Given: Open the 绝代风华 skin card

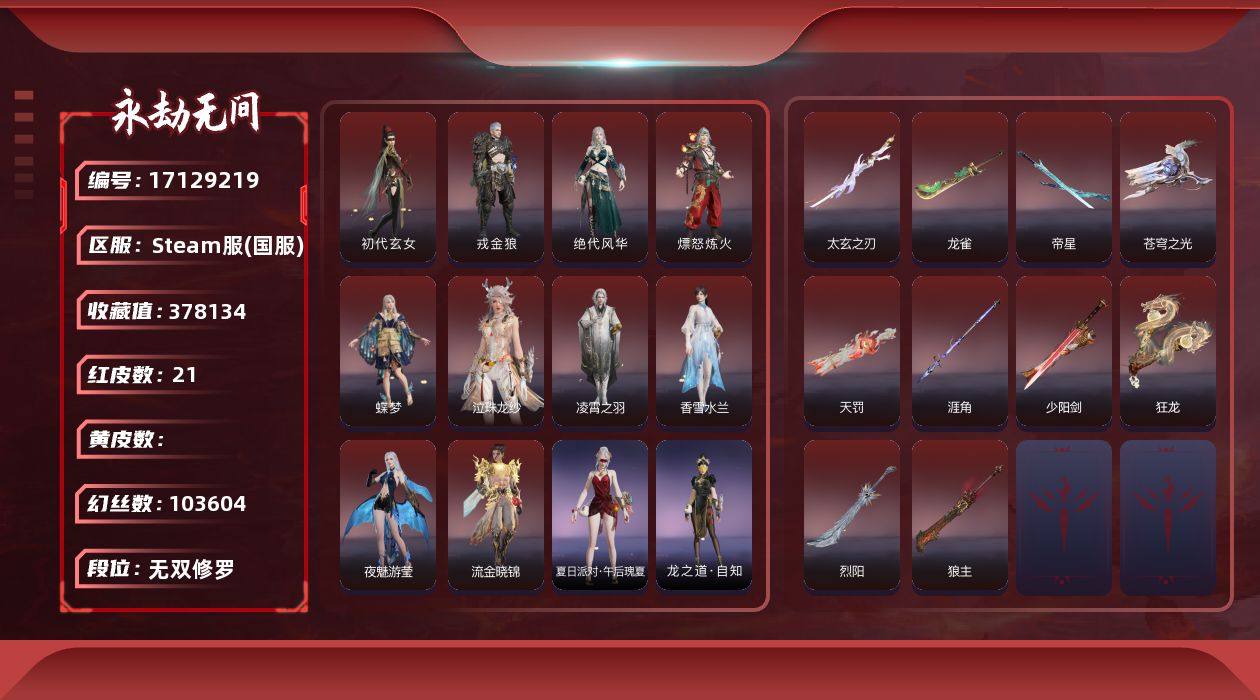Looking at the screenshot, I should click(x=600, y=187).
